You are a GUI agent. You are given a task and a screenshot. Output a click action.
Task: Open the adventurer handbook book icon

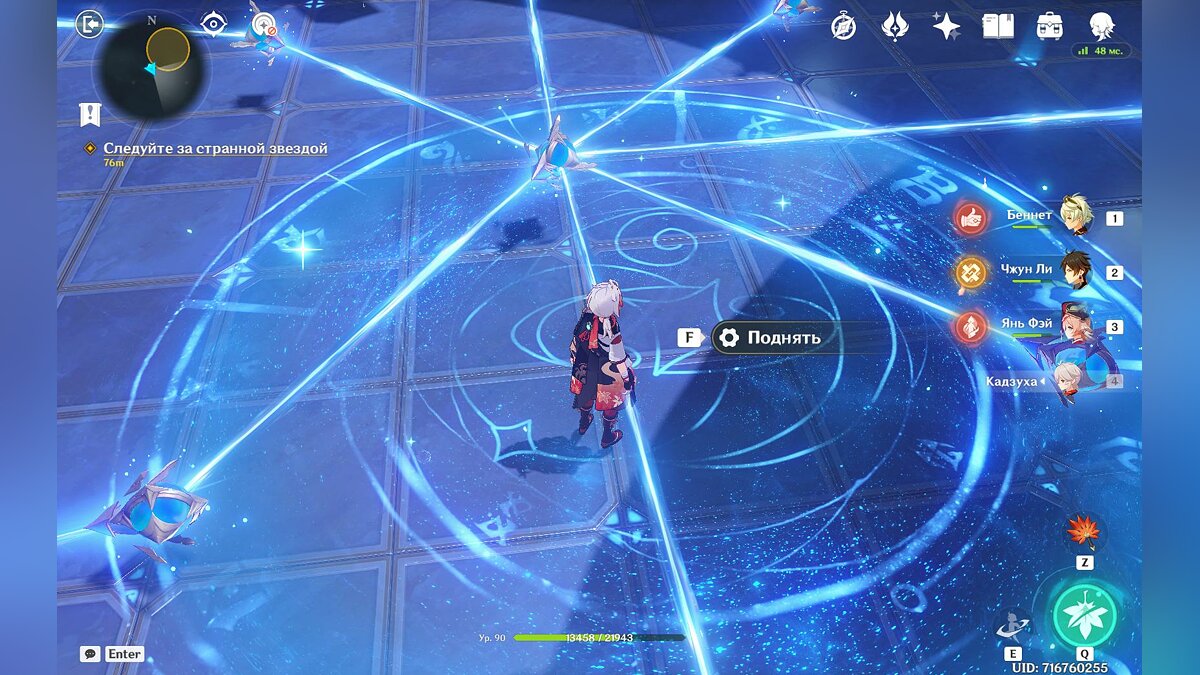997,27
